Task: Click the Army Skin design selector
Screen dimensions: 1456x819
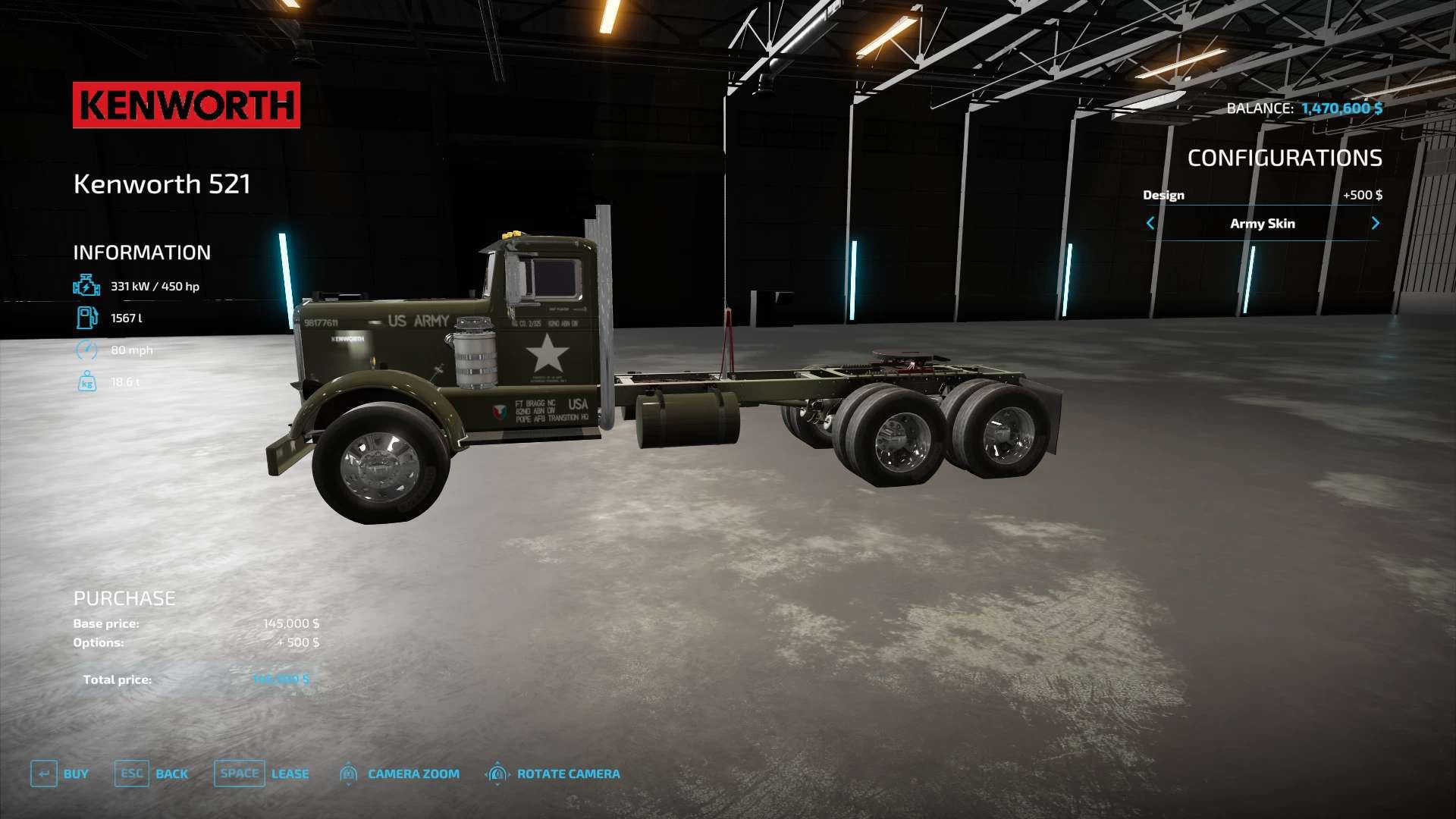Action: [1262, 223]
